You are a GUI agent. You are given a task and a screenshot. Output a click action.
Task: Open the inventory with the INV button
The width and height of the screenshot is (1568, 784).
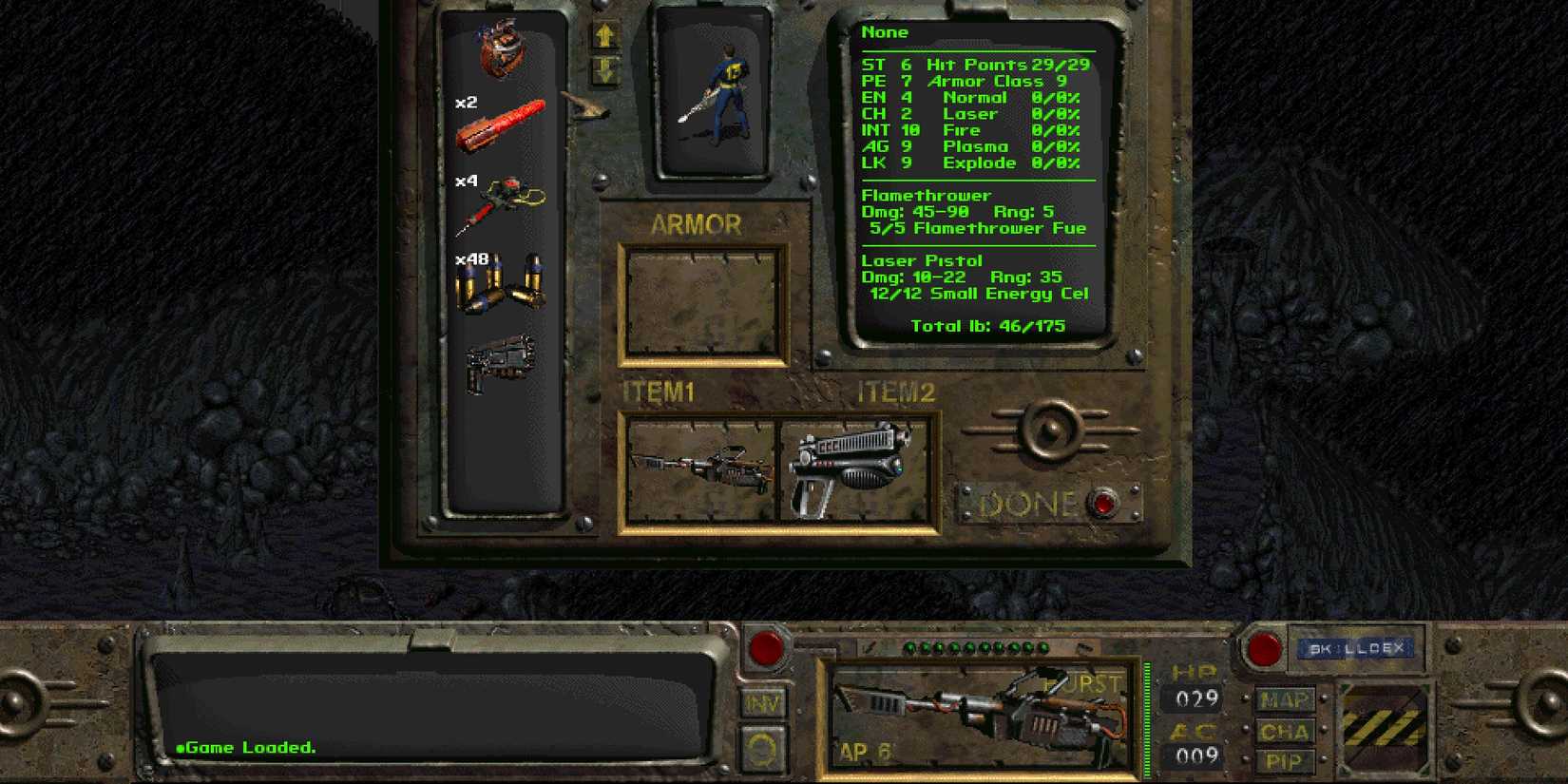pyautogui.click(x=762, y=703)
